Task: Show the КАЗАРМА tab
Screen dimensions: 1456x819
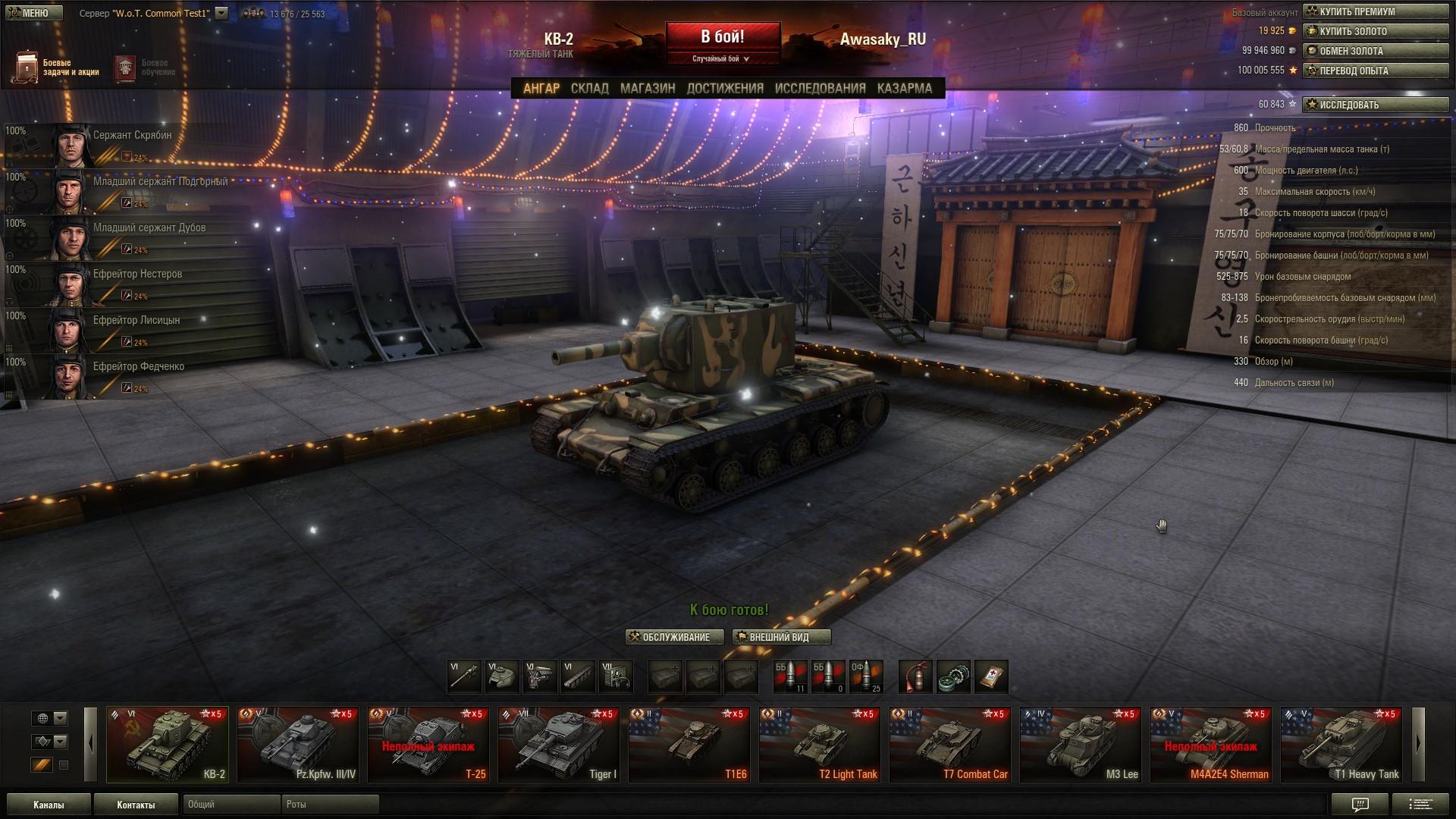Action: coord(904,88)
